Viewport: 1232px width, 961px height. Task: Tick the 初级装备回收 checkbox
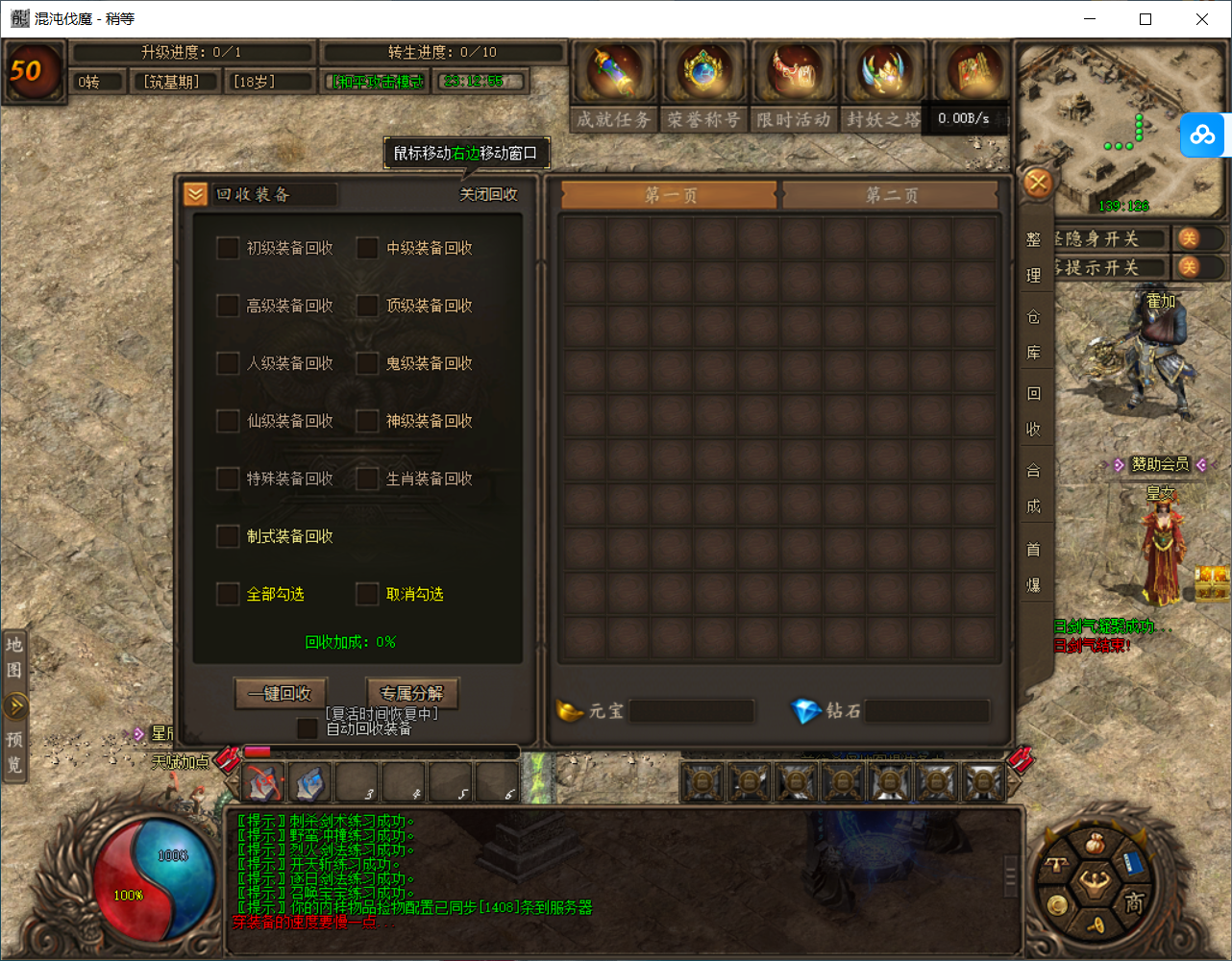(x=228, y=248)
